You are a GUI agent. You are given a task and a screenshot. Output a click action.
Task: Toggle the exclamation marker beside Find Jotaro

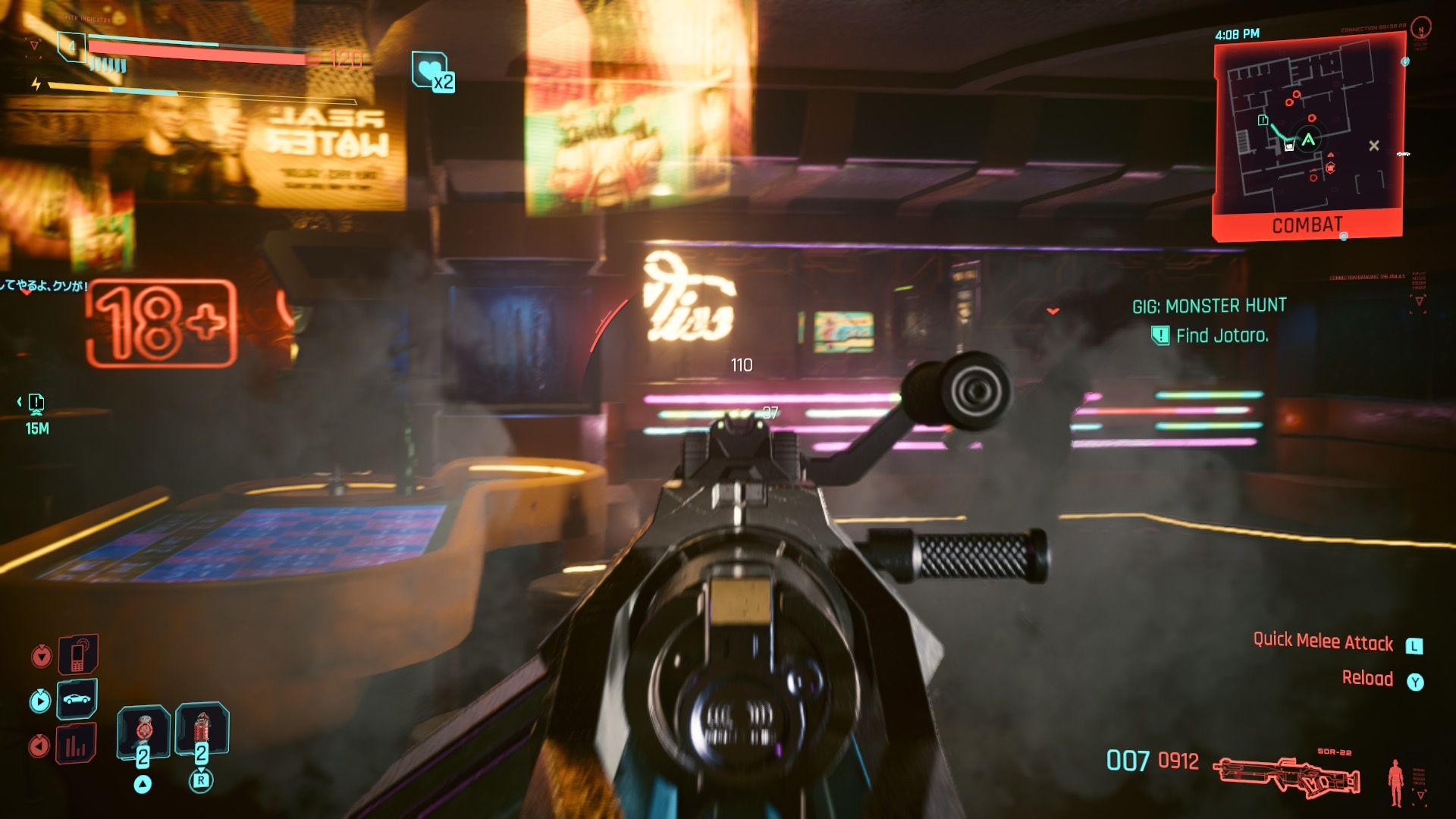tap(1159, 334)
